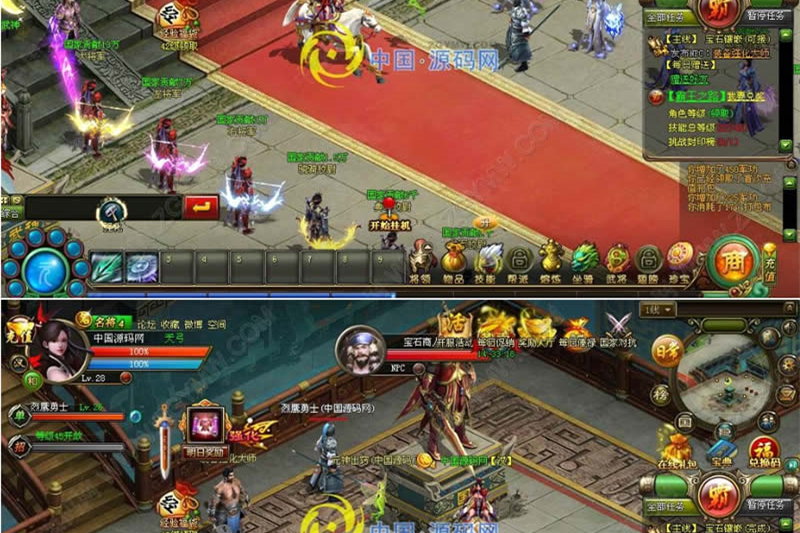Open the 物品 inventory bag
Viewport: 800px width, 533px height.
click(454, 259)
